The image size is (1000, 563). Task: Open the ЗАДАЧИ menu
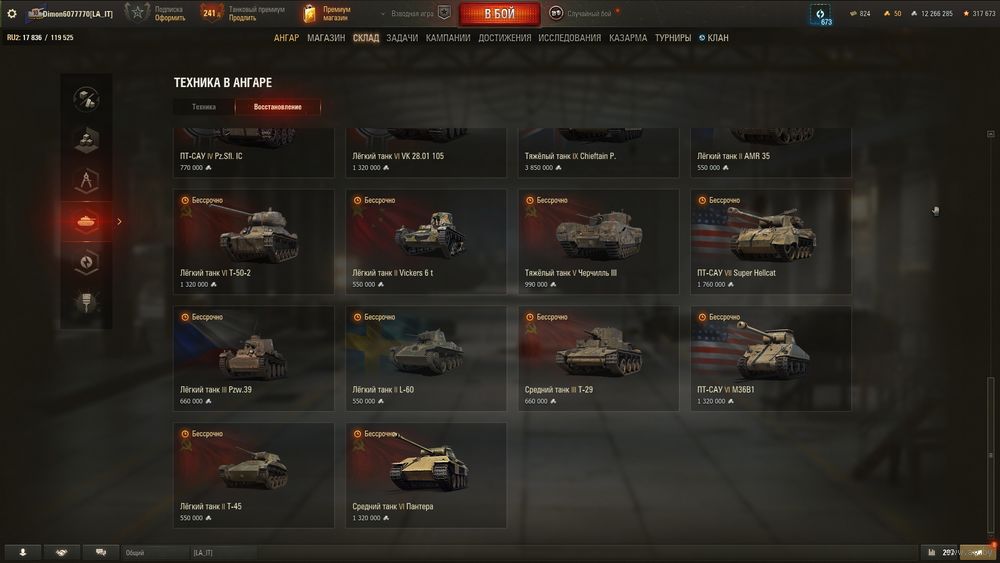pyautogui.click(x=402, y=38)
